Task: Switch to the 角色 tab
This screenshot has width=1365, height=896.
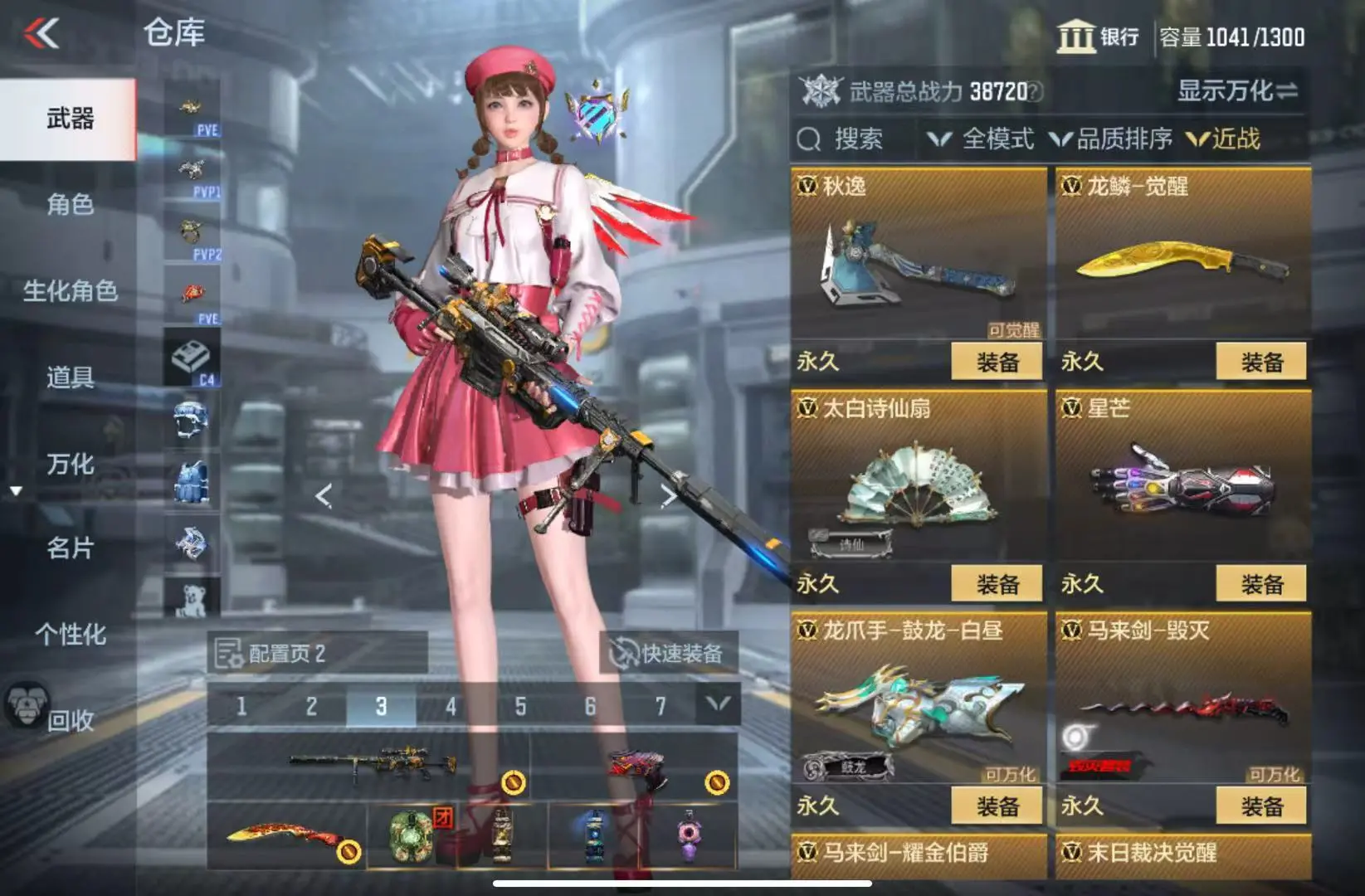Action: [x=70, y=204]
